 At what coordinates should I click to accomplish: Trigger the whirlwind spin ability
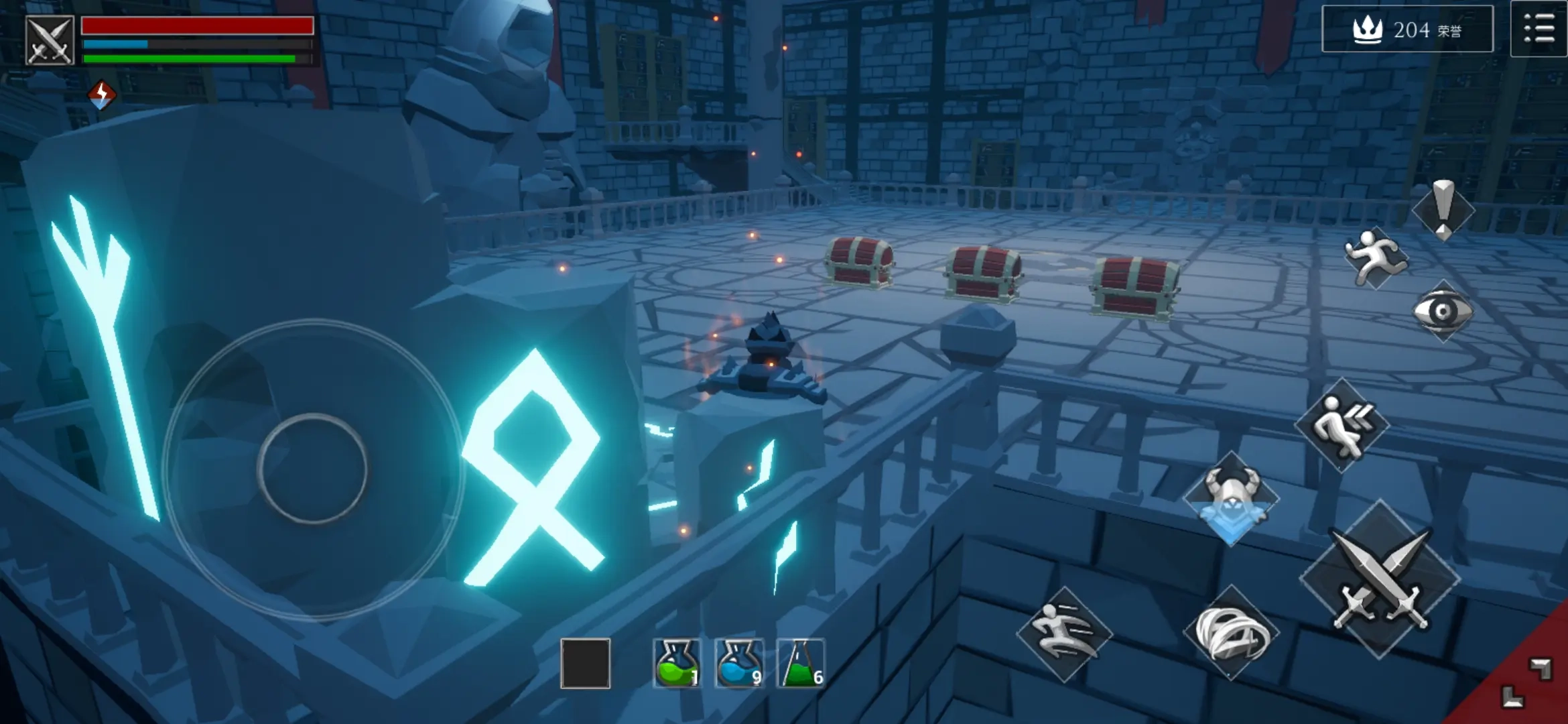(x=1232, y=633)
